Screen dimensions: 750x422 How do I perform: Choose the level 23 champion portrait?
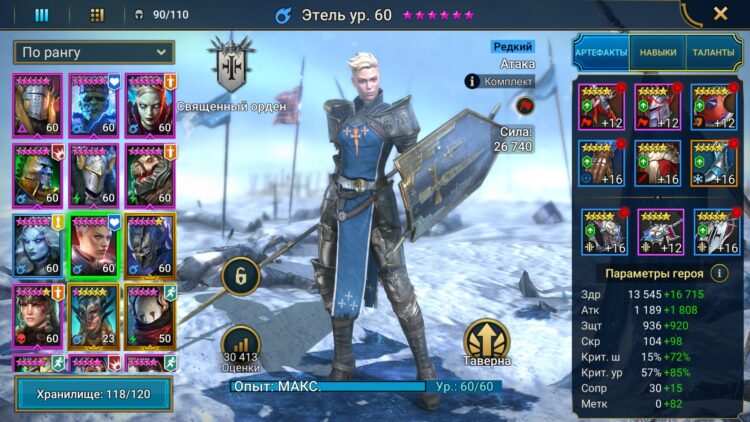[x=93, y=311]
